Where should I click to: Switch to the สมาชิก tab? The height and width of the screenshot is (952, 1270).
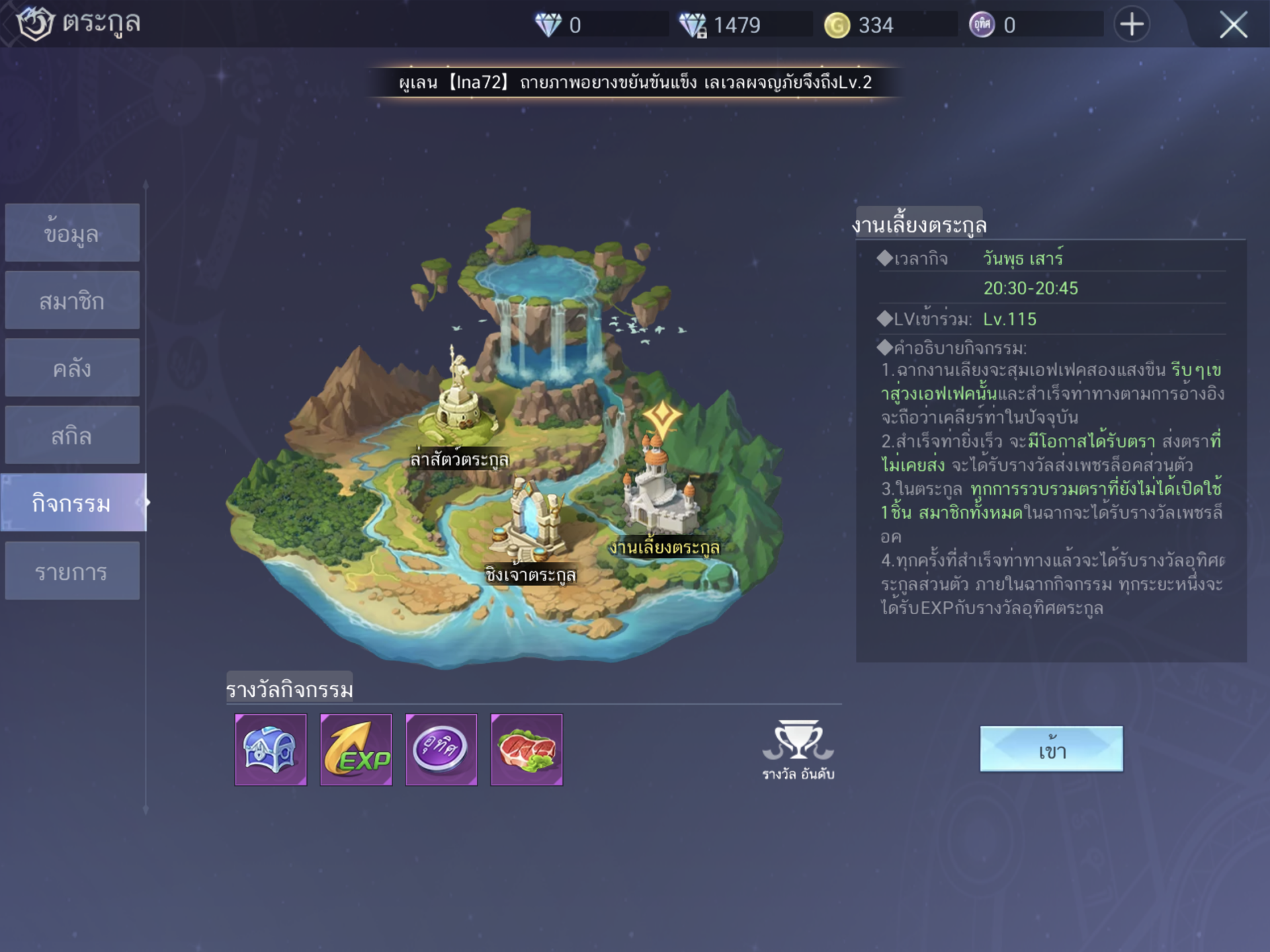click(x=72, y=299)
